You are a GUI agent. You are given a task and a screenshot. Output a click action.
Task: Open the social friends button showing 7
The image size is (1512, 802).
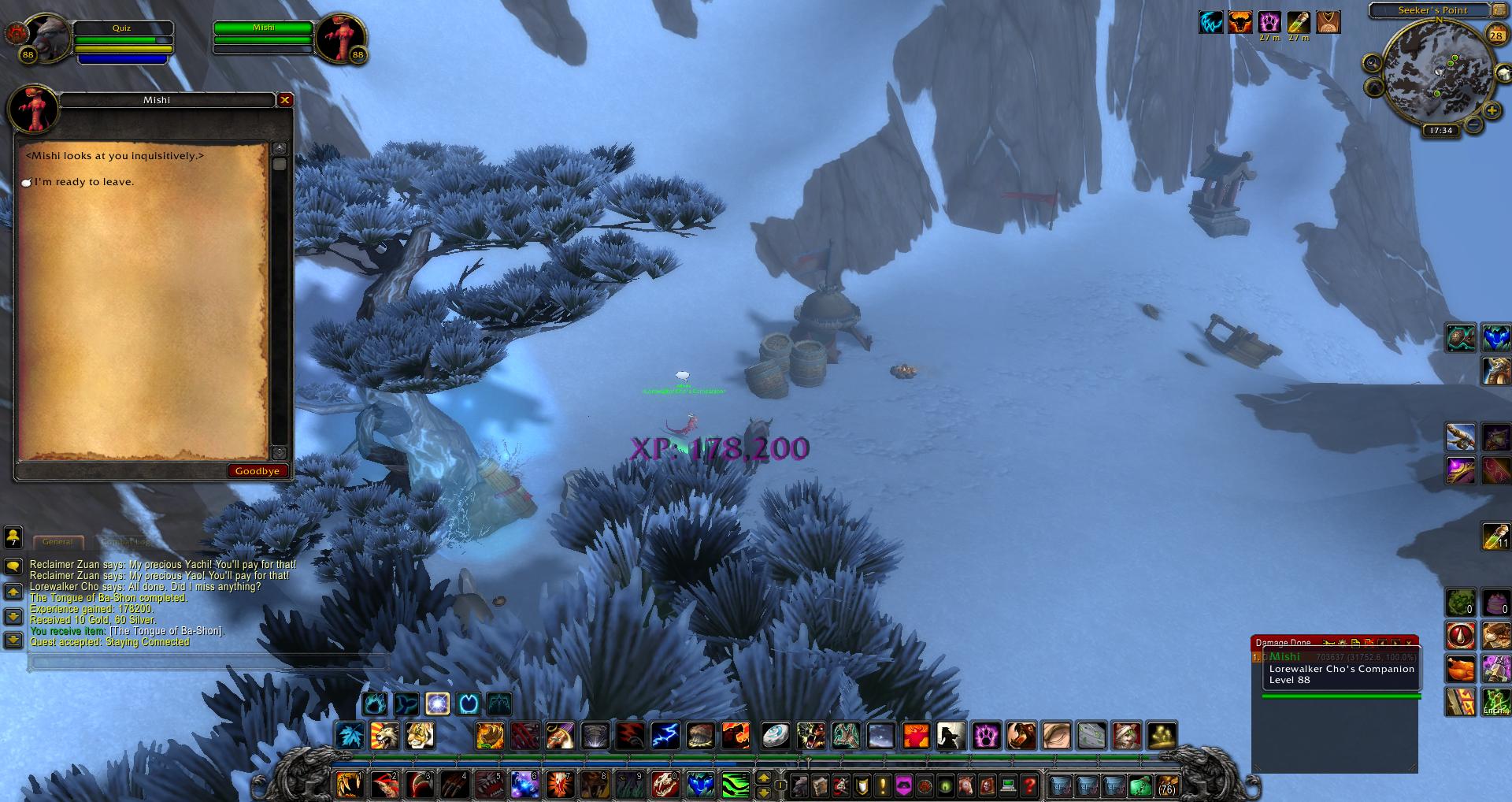[13, 537]
